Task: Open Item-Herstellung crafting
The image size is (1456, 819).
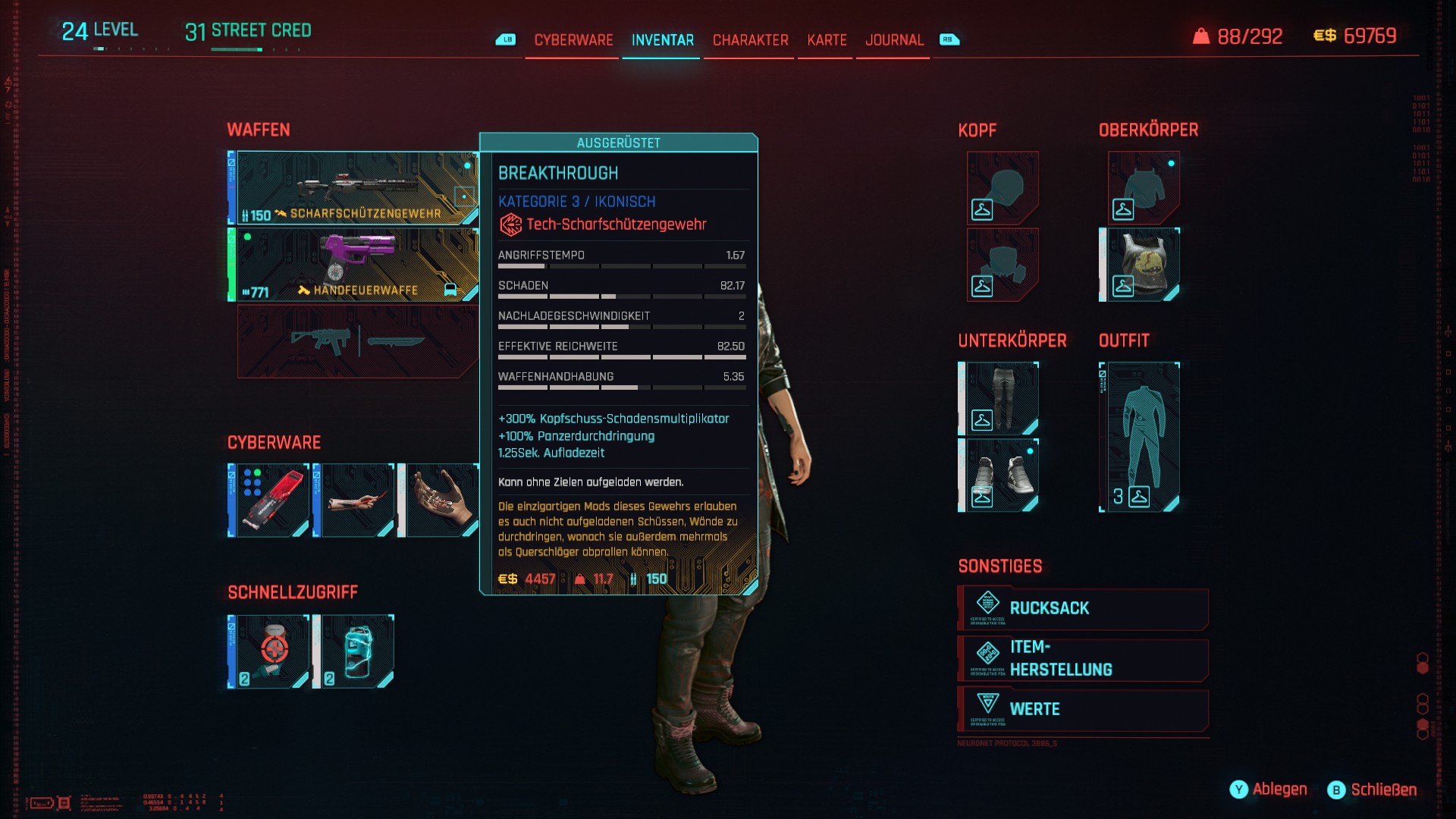Action: (1083, 658)
